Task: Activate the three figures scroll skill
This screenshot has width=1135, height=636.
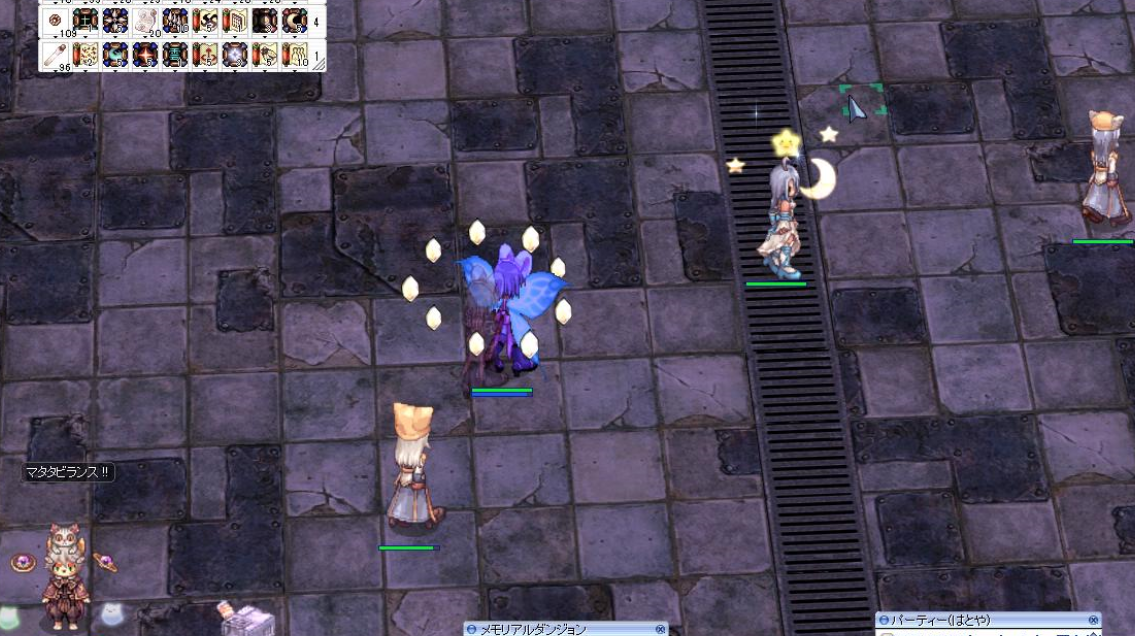Action: pyautogui.click(x=295, y=54)
